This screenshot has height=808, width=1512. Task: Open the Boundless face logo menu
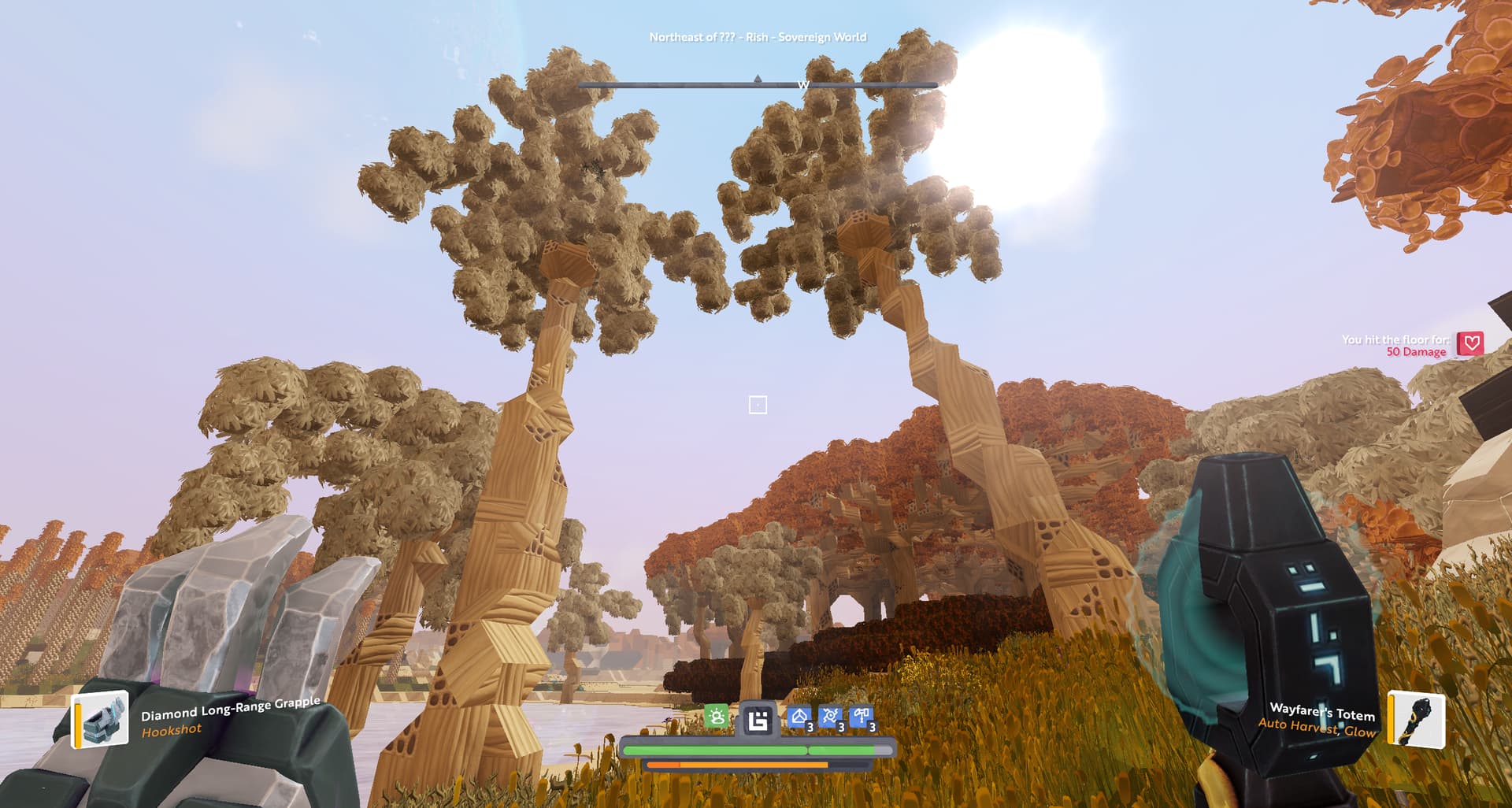758,720
